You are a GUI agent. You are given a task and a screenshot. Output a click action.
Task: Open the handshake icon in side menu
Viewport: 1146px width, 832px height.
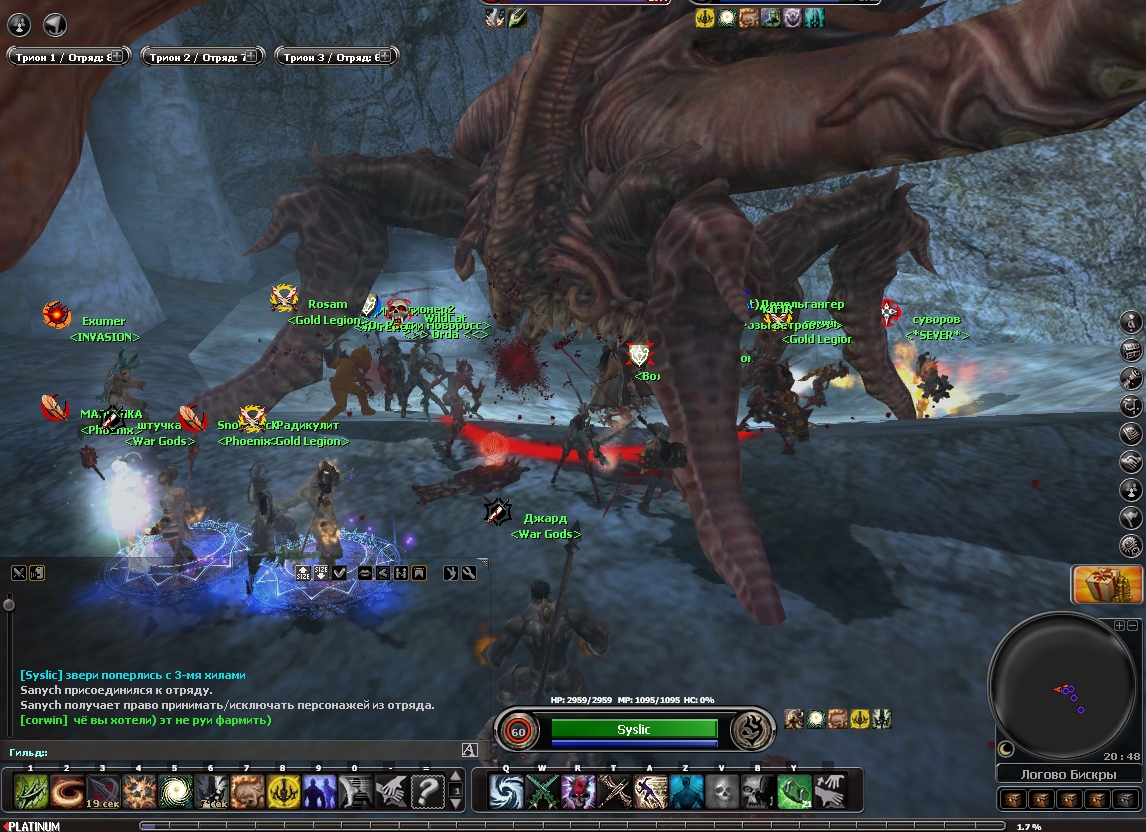[x=1131, y=463]
